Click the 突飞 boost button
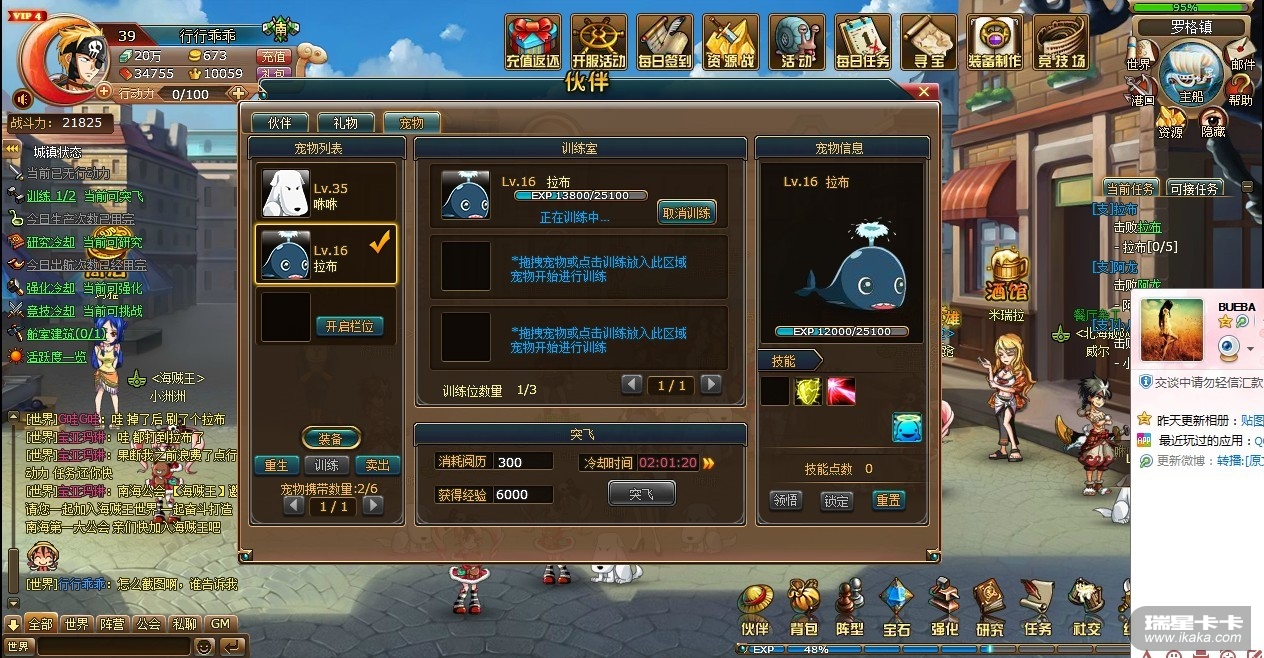 coord(641,493)
